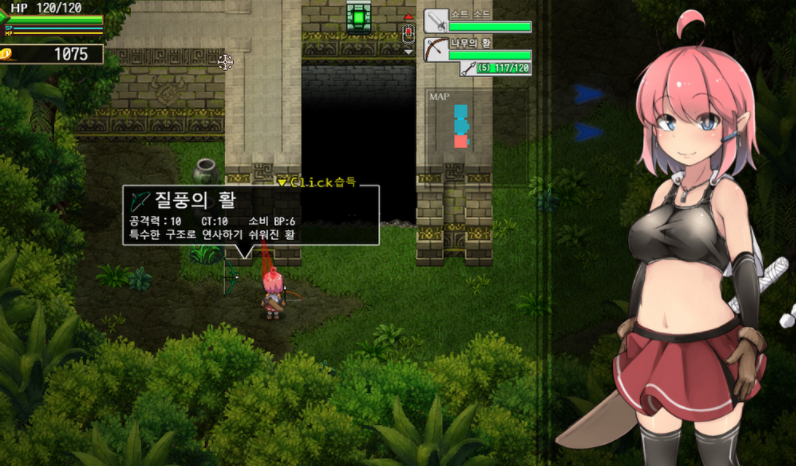Viewport: 796px width, 466px height.
Task: Select the wooden bow weapon slot
Action: pyautogui.click(x=436, y=49)
